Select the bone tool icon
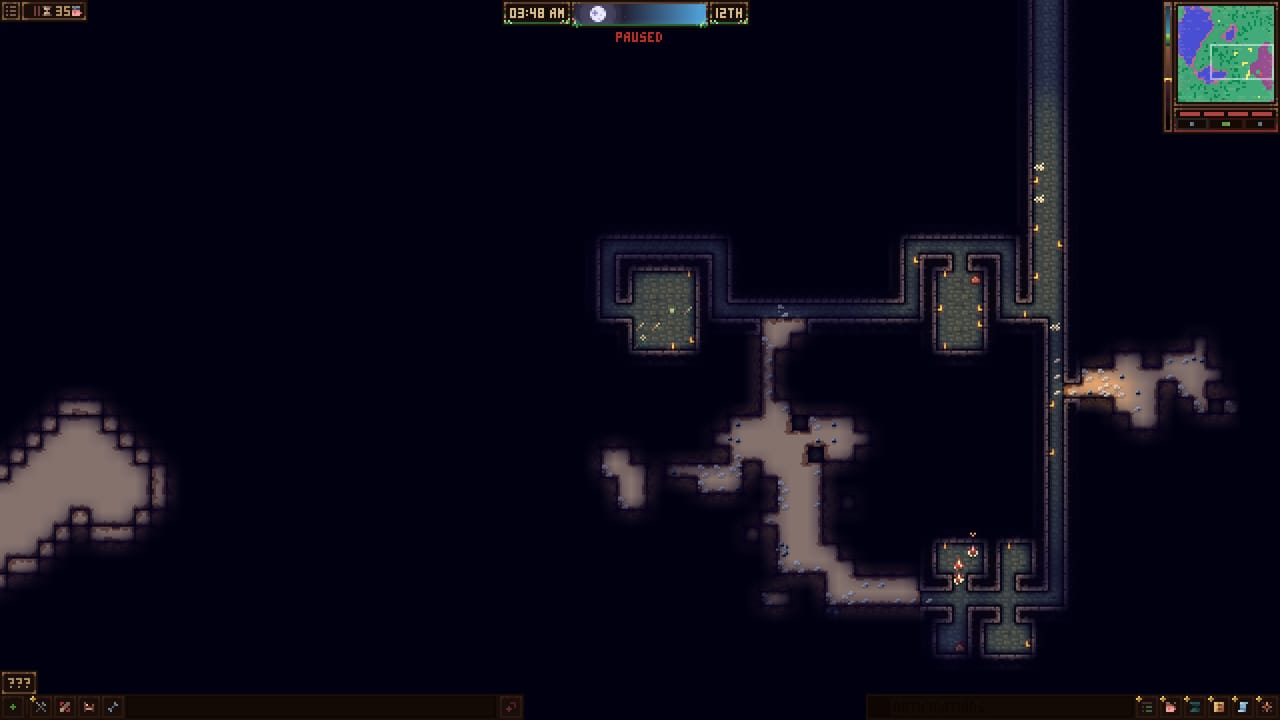This screenshot has height=720, width=1280. (112, 706)
